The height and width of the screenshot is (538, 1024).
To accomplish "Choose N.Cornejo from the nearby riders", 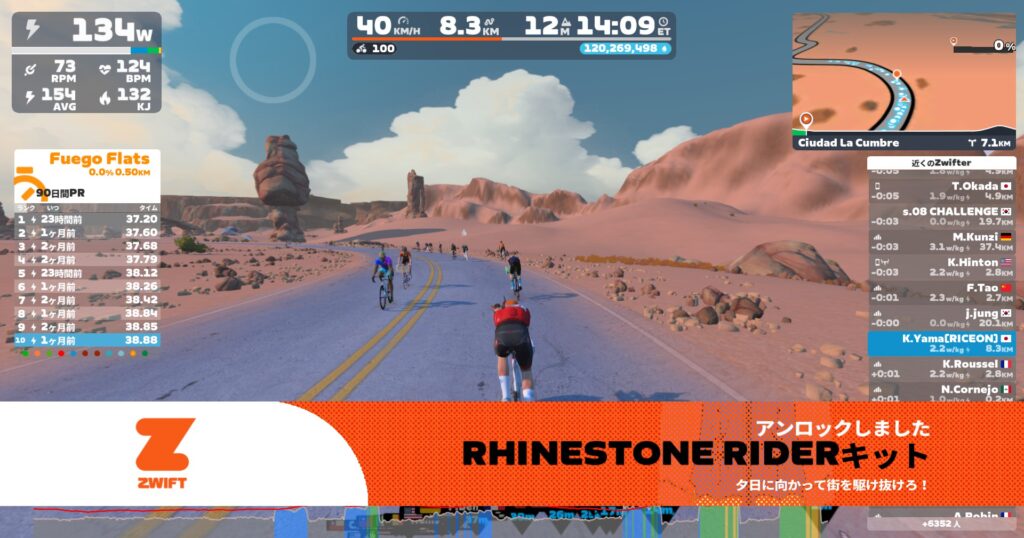I will (941, 392).
